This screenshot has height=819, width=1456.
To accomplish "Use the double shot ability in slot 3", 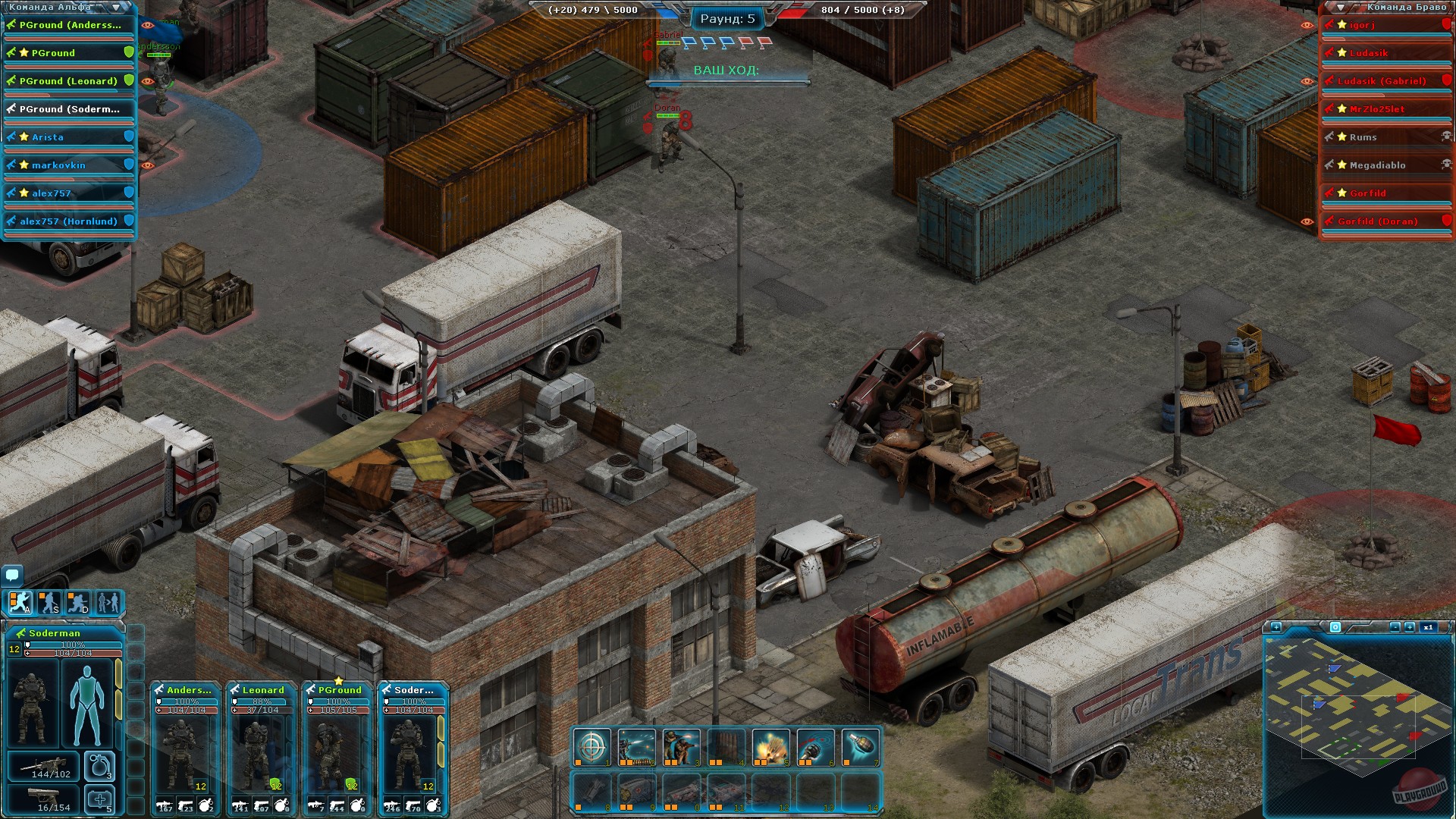I will (681, 748).
